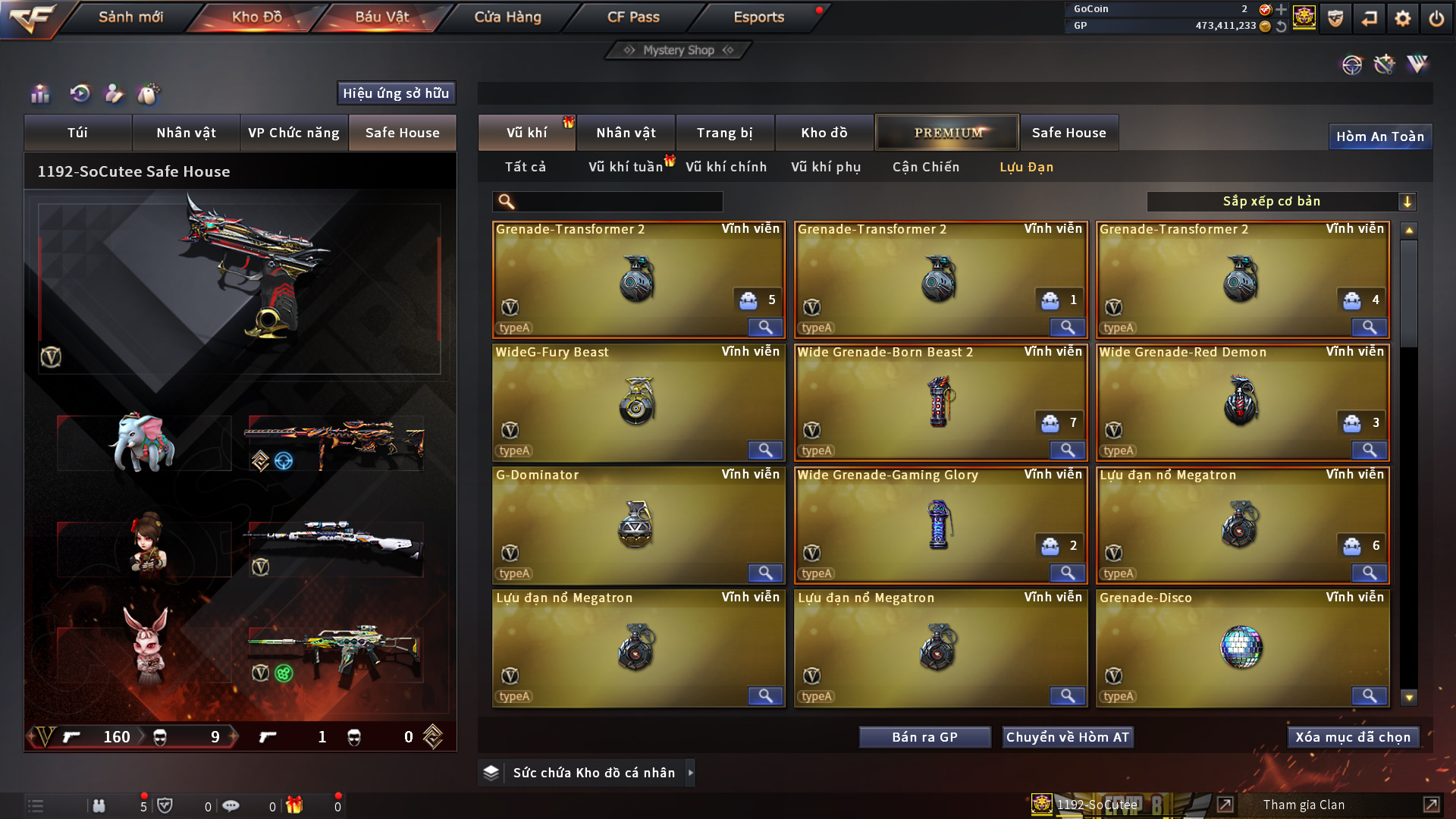Open the Sắp xếp cơ bản sort dropdown
Screen dimensions: 1456x819
[1281, 202]
